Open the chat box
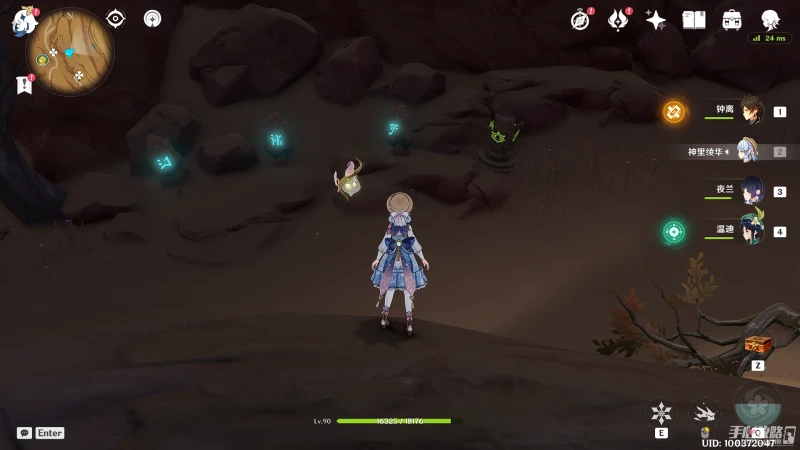This screenshot has height=450, width=800. pyautogui.click(x=24, y=433)
